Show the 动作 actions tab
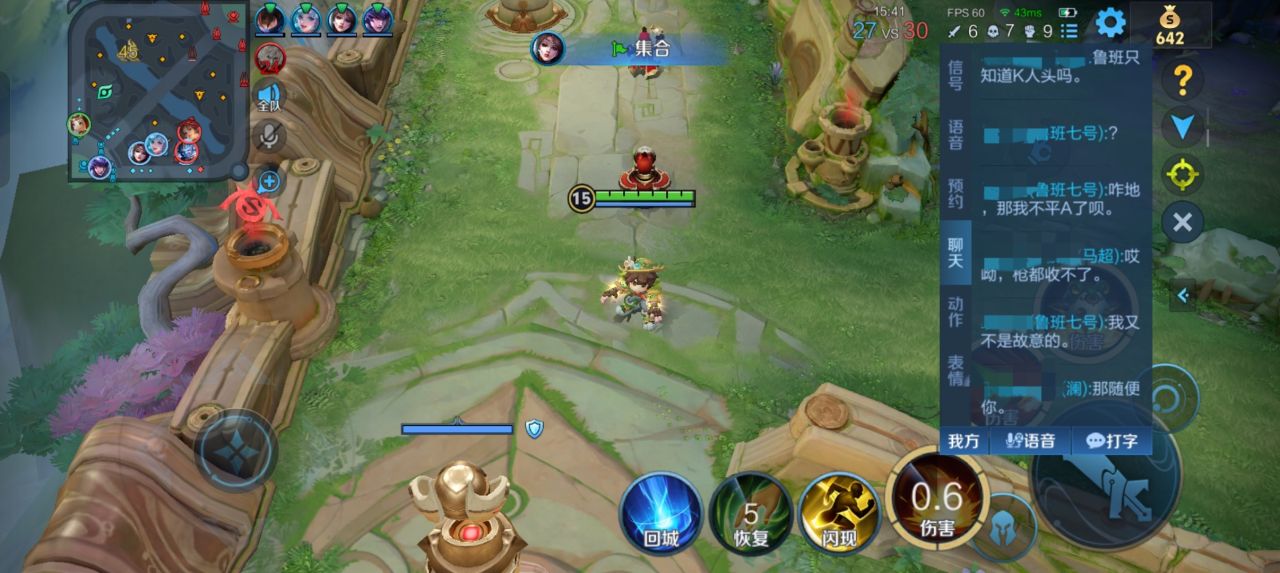Screen dimensions: 1280x573 [x=955, y=311]
